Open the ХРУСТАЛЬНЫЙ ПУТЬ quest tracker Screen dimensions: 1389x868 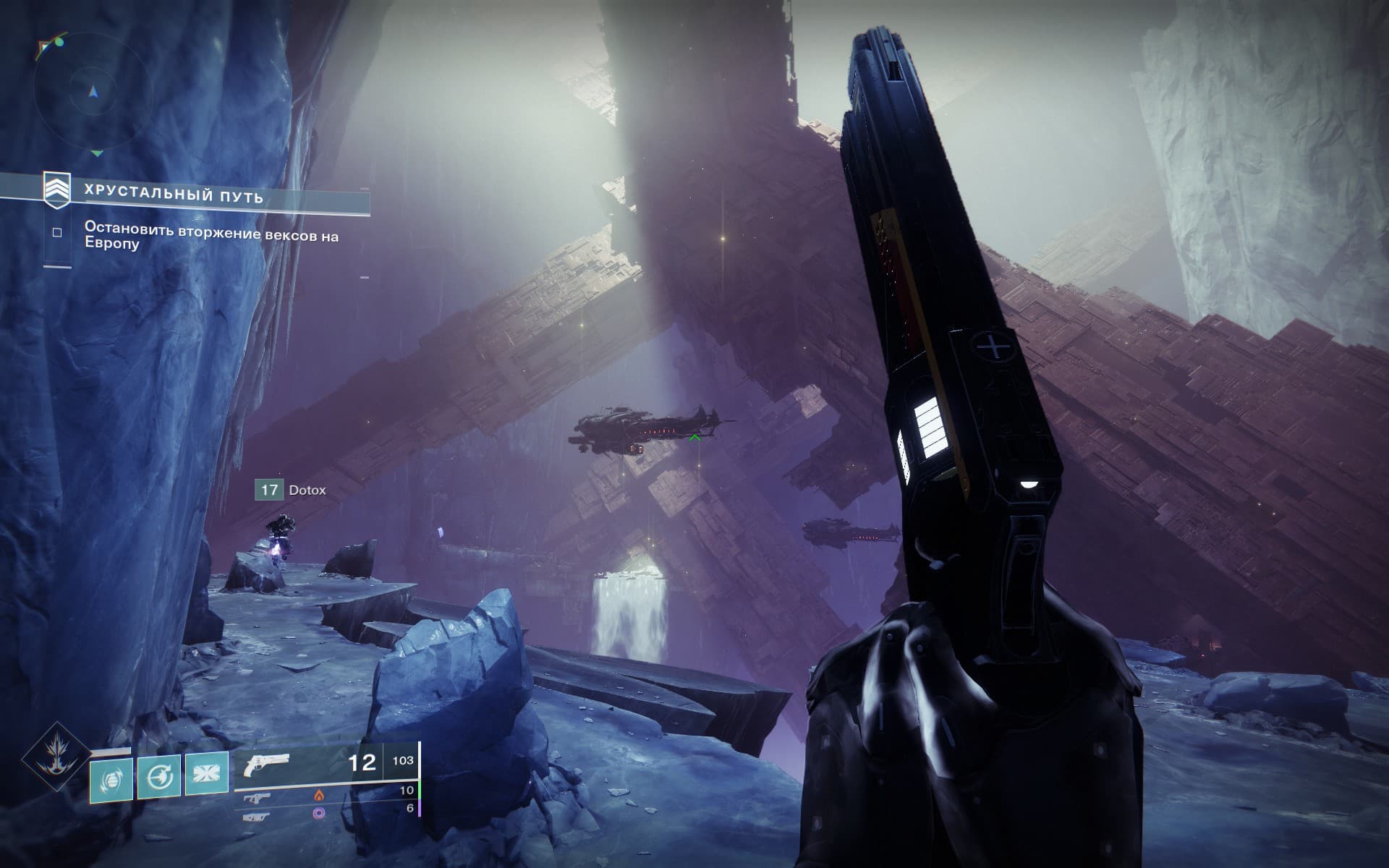point(174,196)
